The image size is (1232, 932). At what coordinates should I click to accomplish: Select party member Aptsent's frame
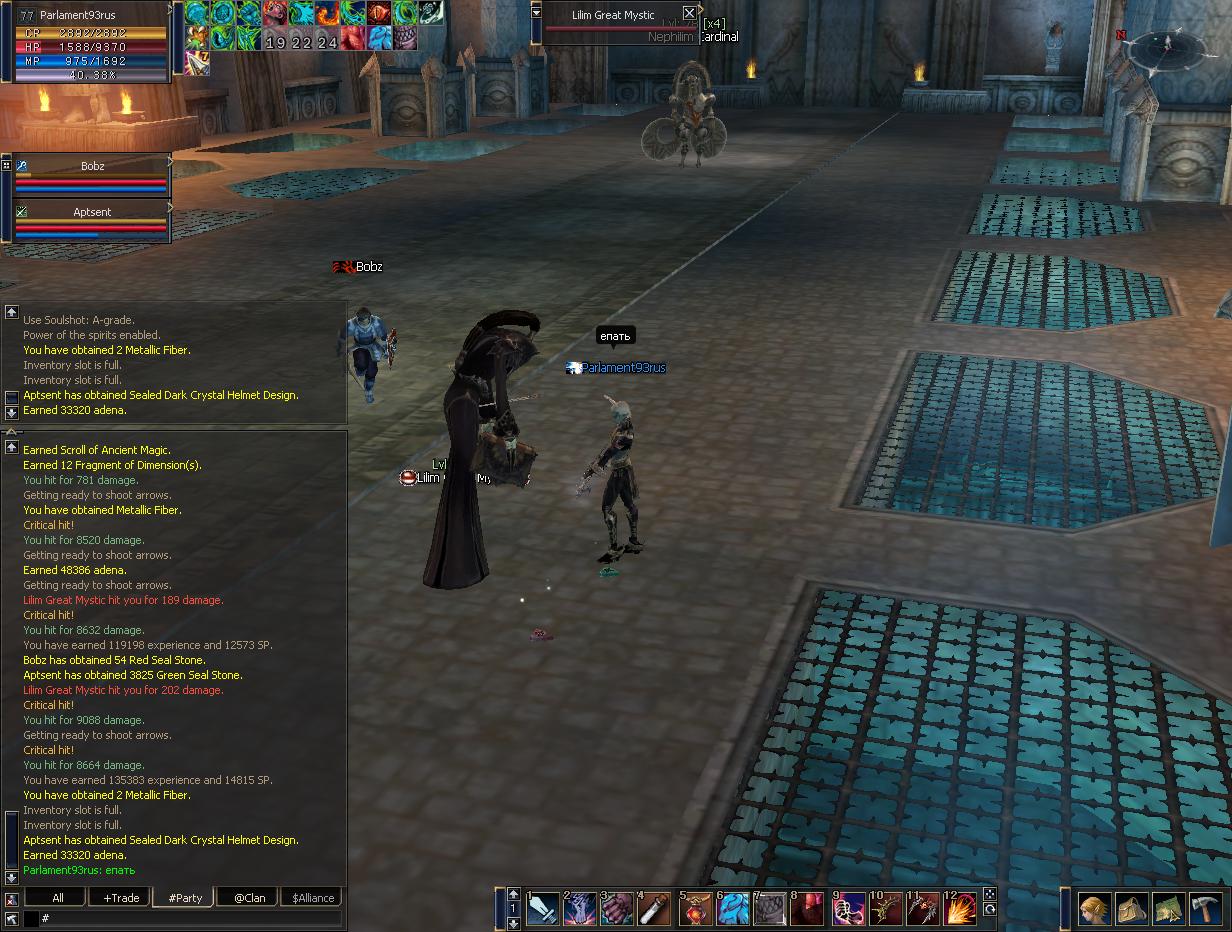click(92, 223)
